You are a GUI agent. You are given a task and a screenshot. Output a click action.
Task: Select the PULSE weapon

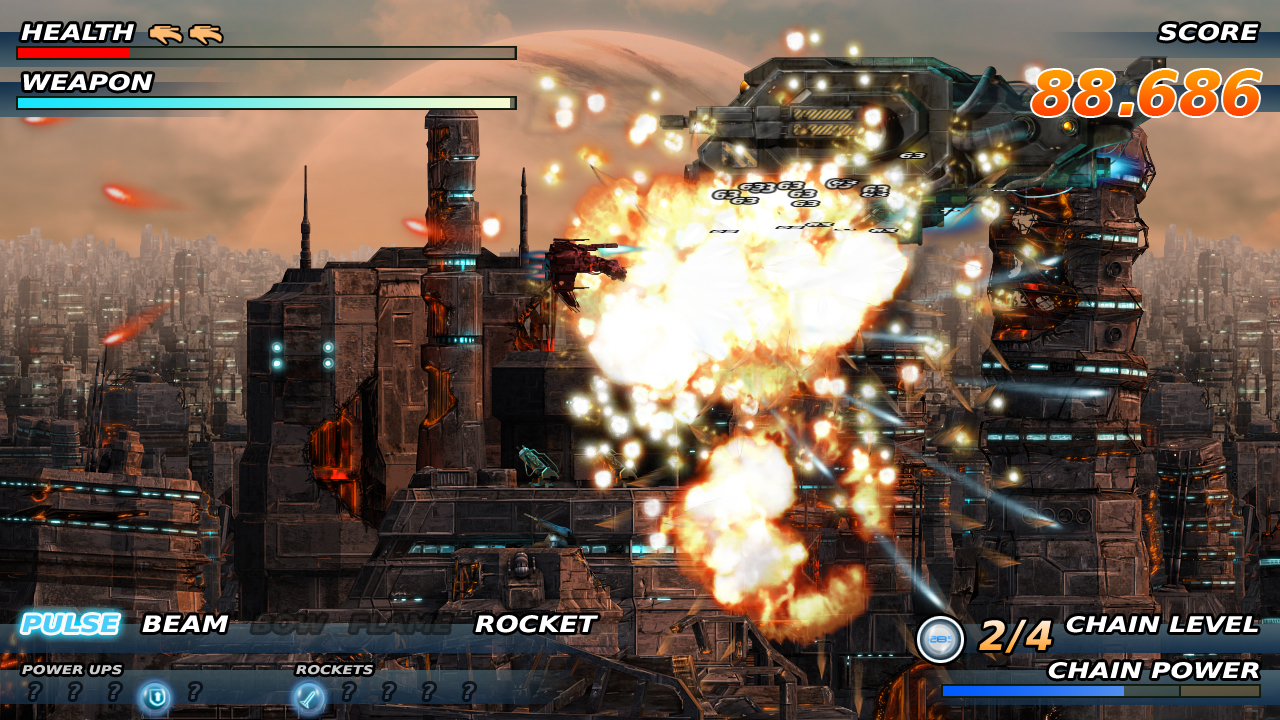pos(70,625)
